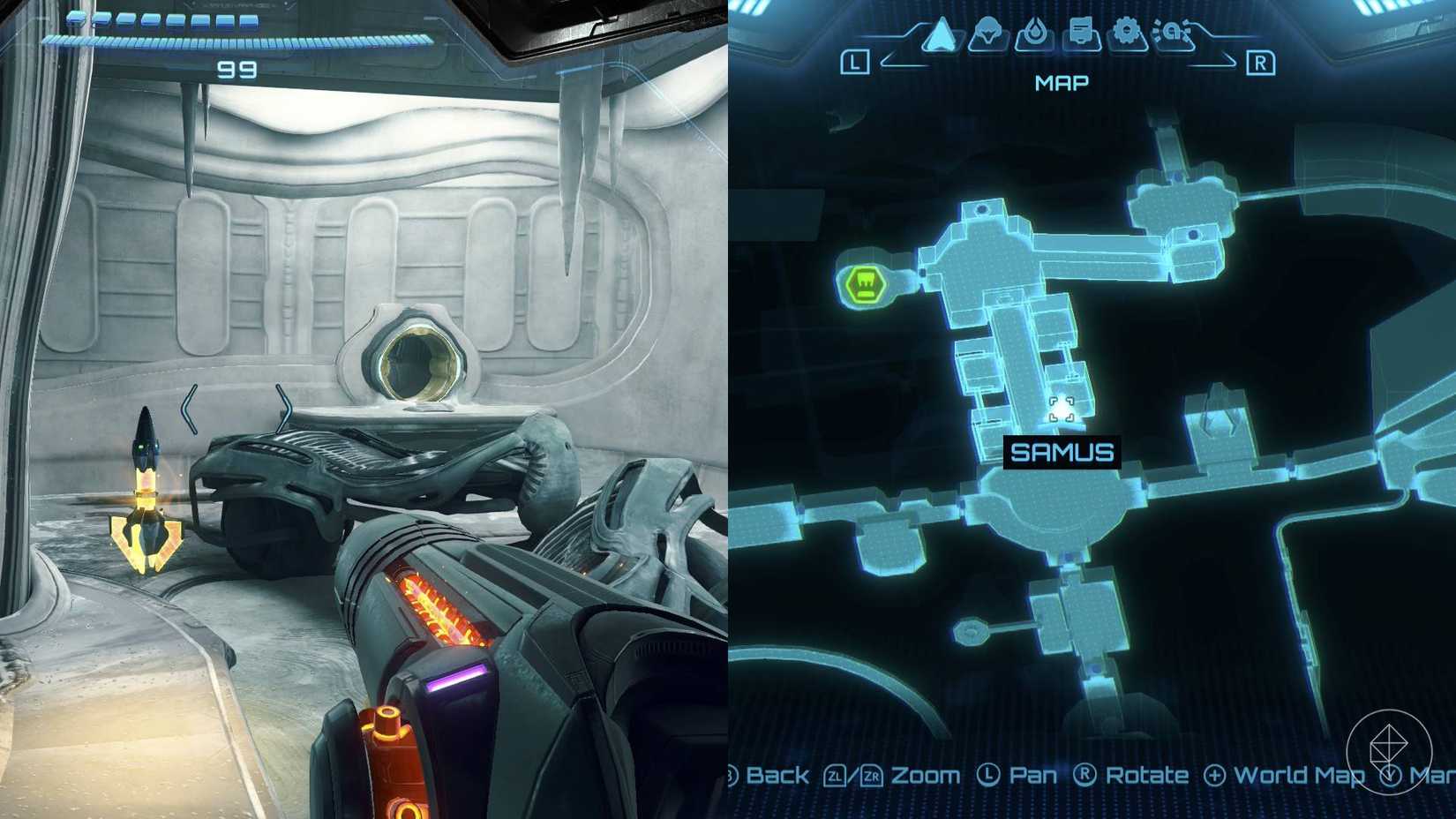Viewport: 1456px width, 819px height.
Task: Click the R shoulder tab-switch indicator
Action: click(x=1262, y=62)
